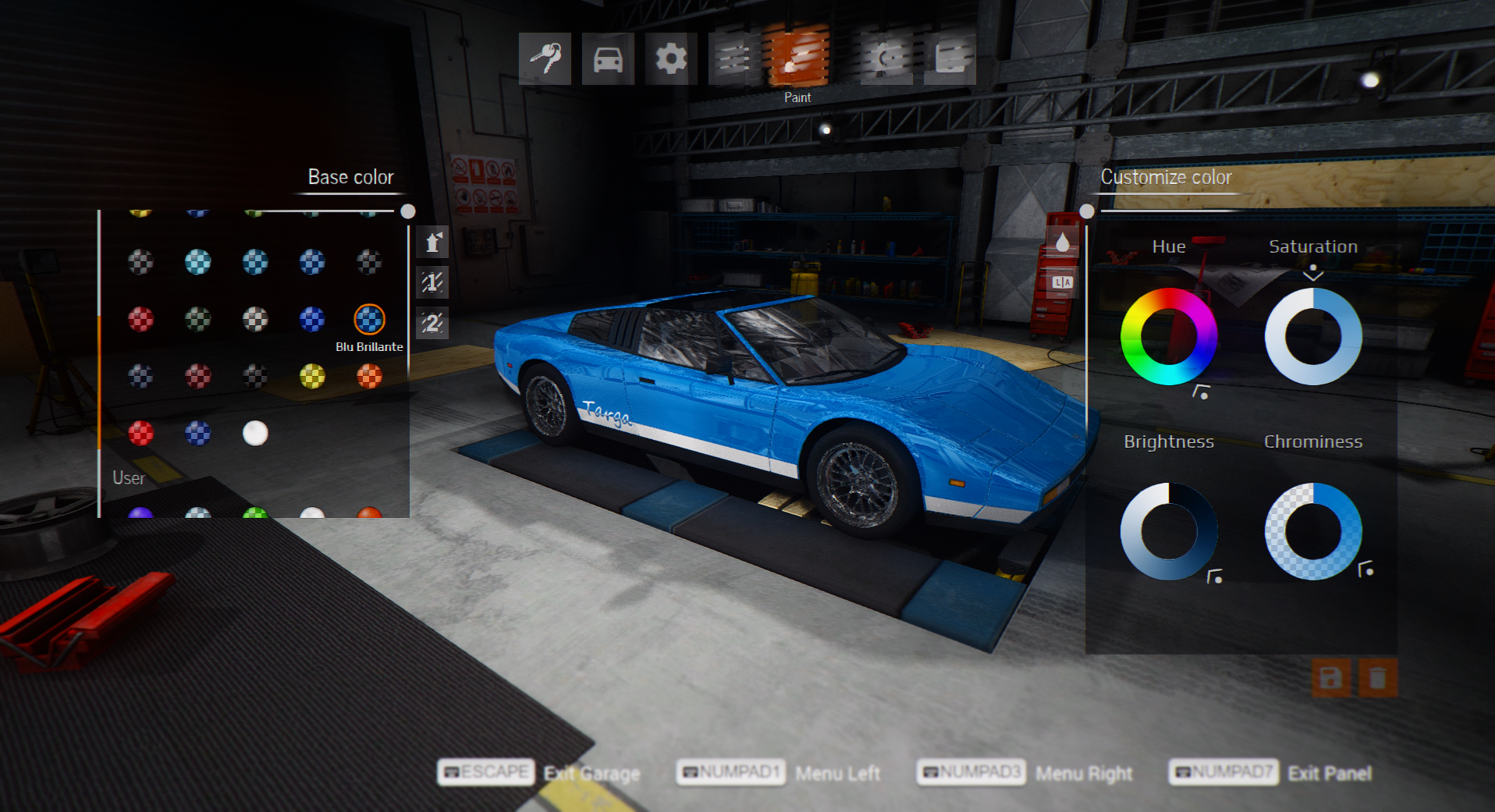
Task: Delete the custom color with trash icon
Action: tap(1377, 678)
